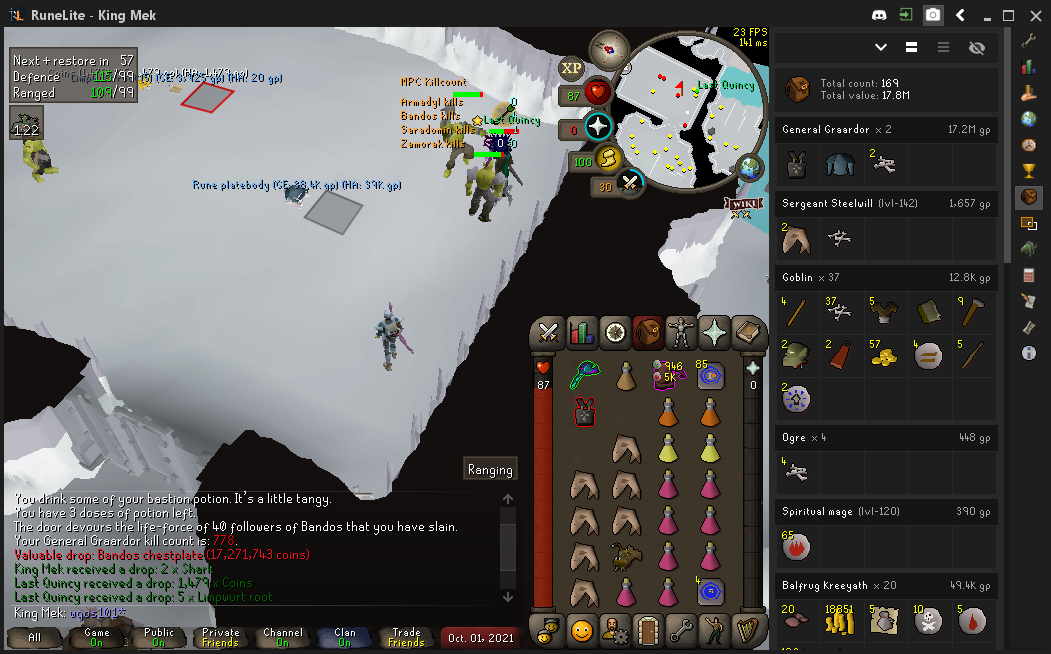The image size is (1051, 654).
Task: Open the Combat Options tab
Action: click(x=548, y=333)
